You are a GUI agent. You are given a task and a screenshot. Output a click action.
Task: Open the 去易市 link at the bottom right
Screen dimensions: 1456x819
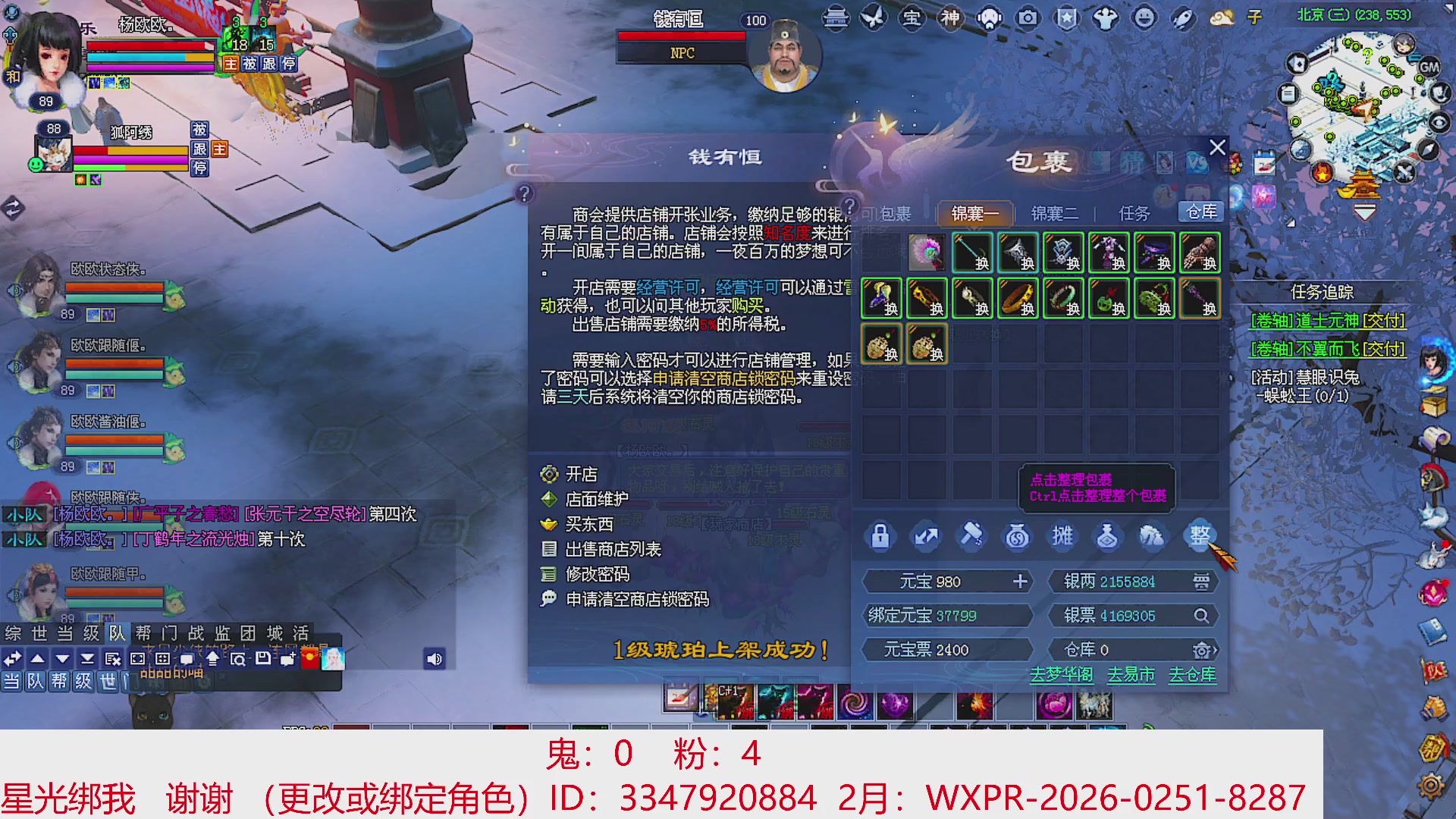pos(1130,674)
